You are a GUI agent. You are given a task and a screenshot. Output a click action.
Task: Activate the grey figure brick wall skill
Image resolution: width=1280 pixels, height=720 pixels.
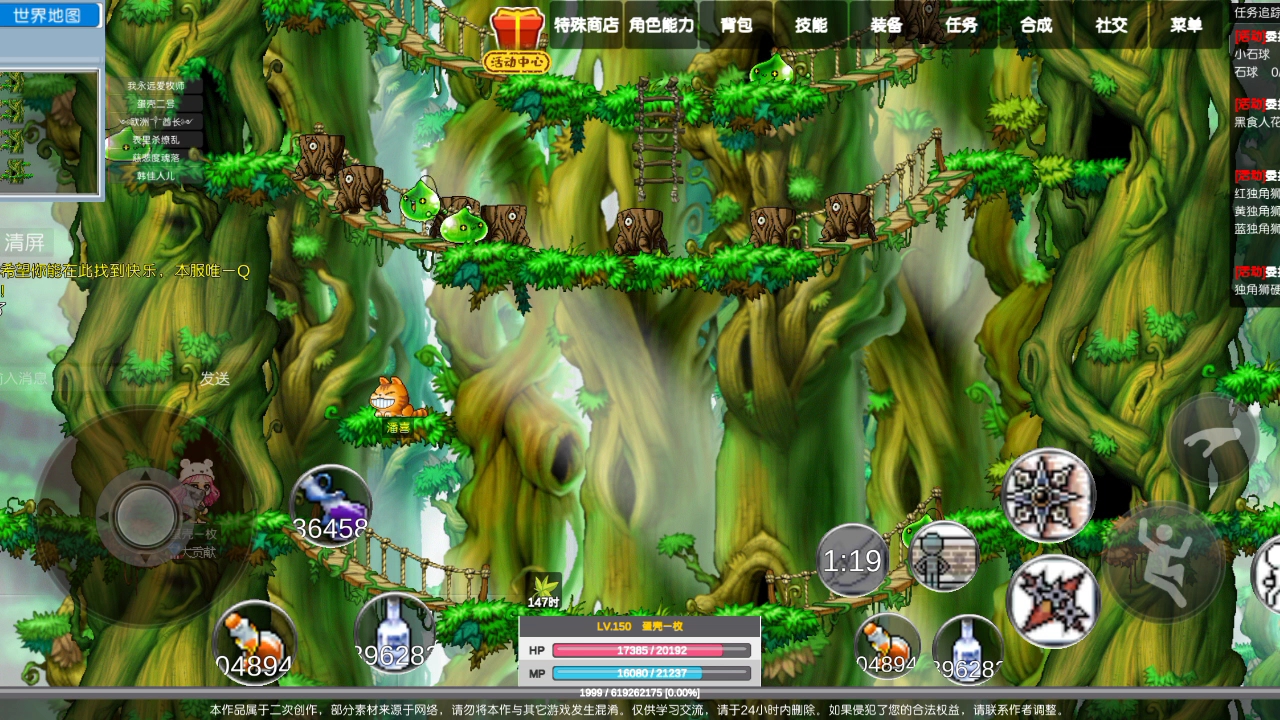click(943, 556)
